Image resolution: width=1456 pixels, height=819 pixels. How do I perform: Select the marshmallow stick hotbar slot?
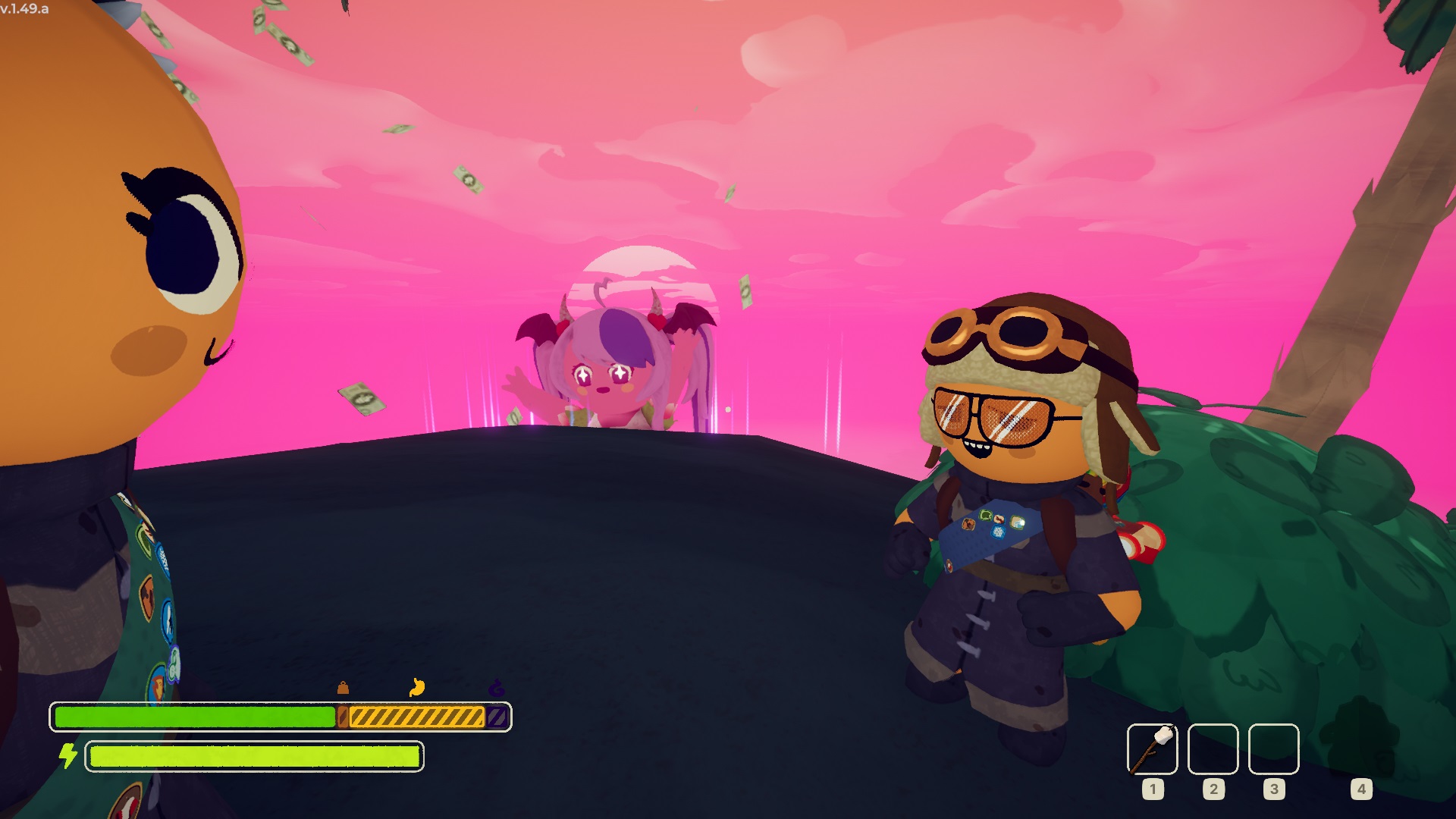(1152, 749)
